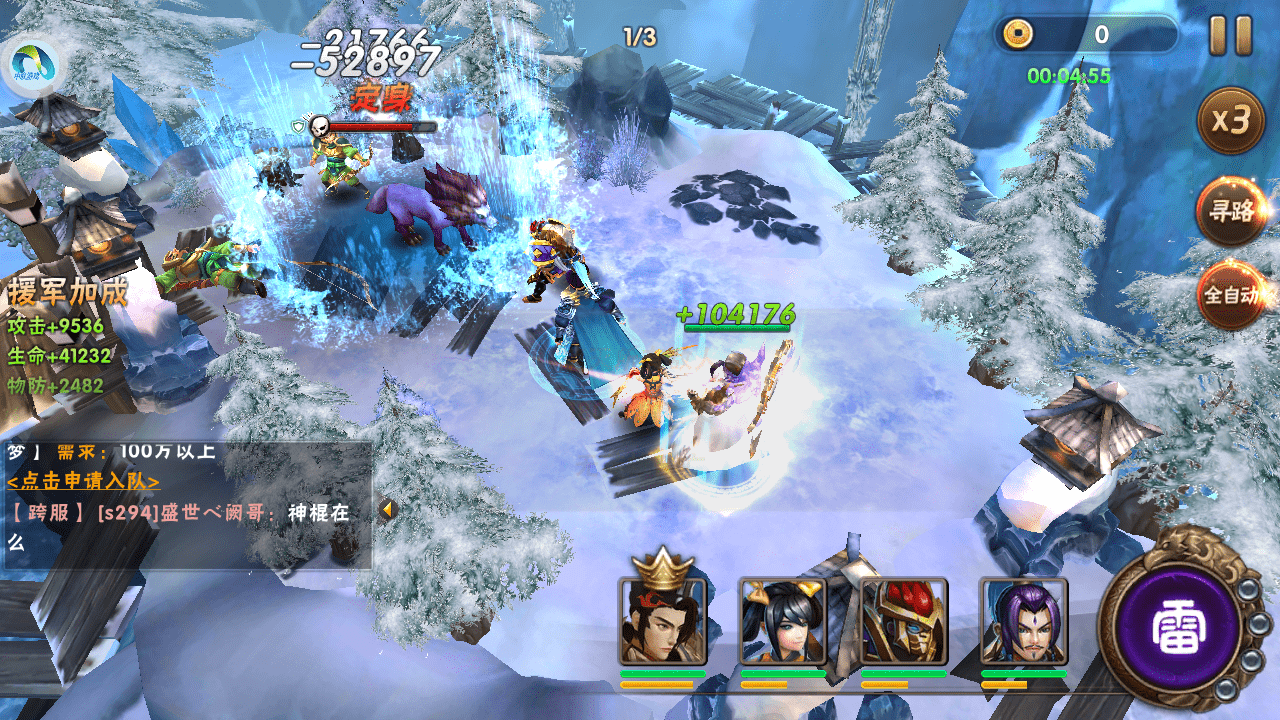The image size is (1280, 720).
Task: Select the crowned hero portrait
Action: [x=662, y=621]
